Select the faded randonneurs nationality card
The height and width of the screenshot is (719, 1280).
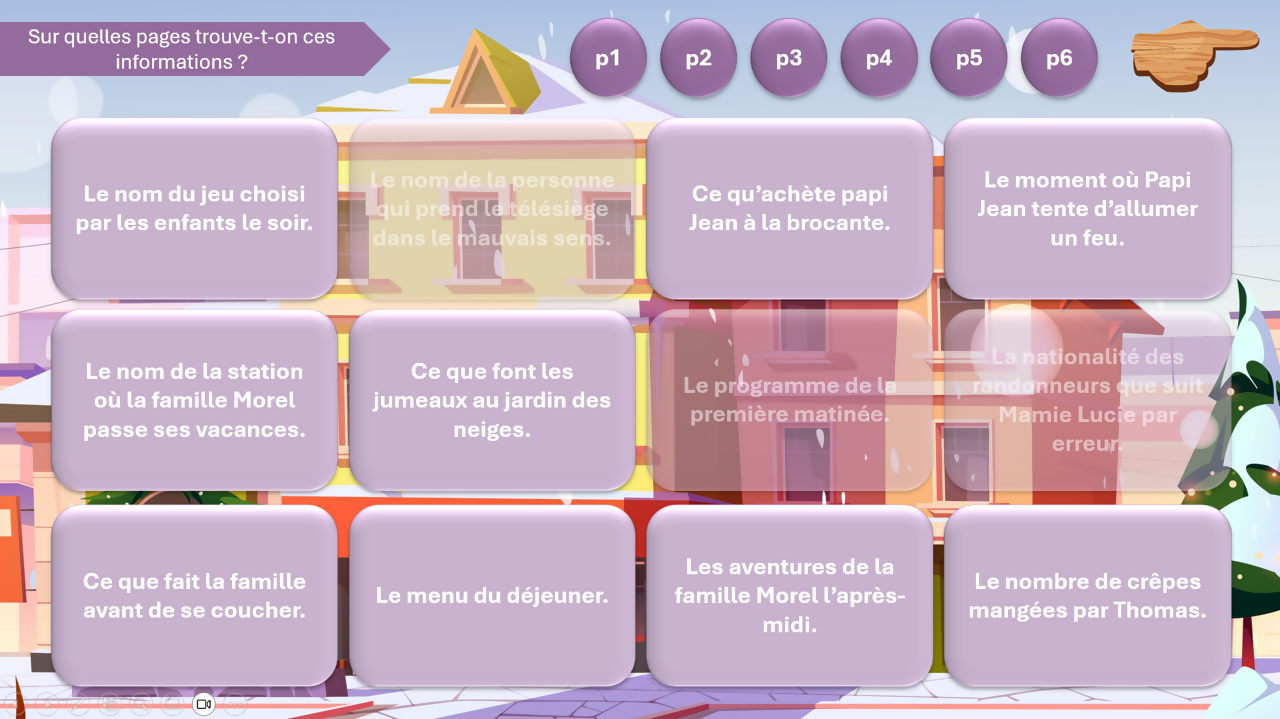click(x=1087, y=400)
